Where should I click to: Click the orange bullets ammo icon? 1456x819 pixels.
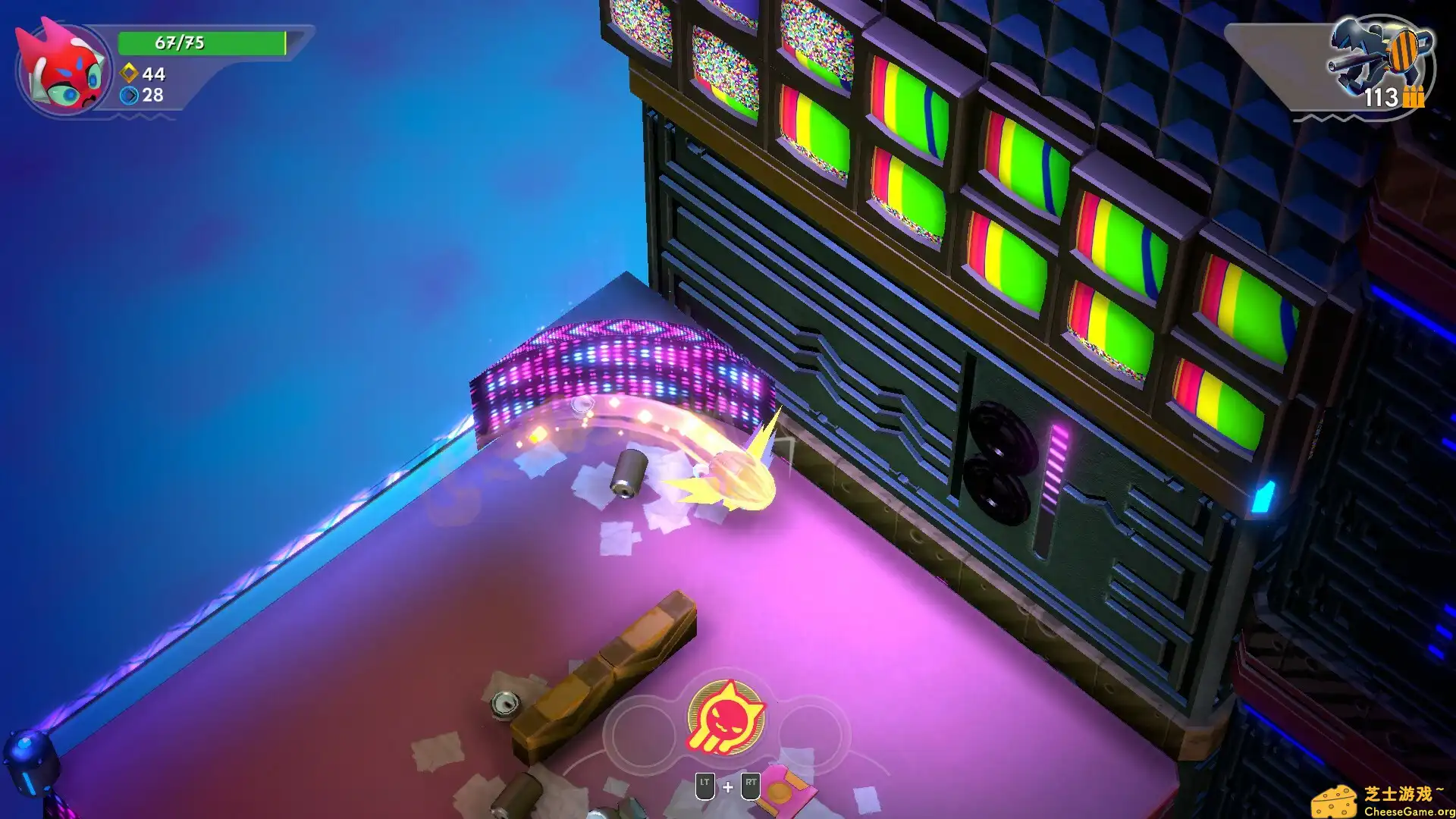click(x=1412, y=99)
